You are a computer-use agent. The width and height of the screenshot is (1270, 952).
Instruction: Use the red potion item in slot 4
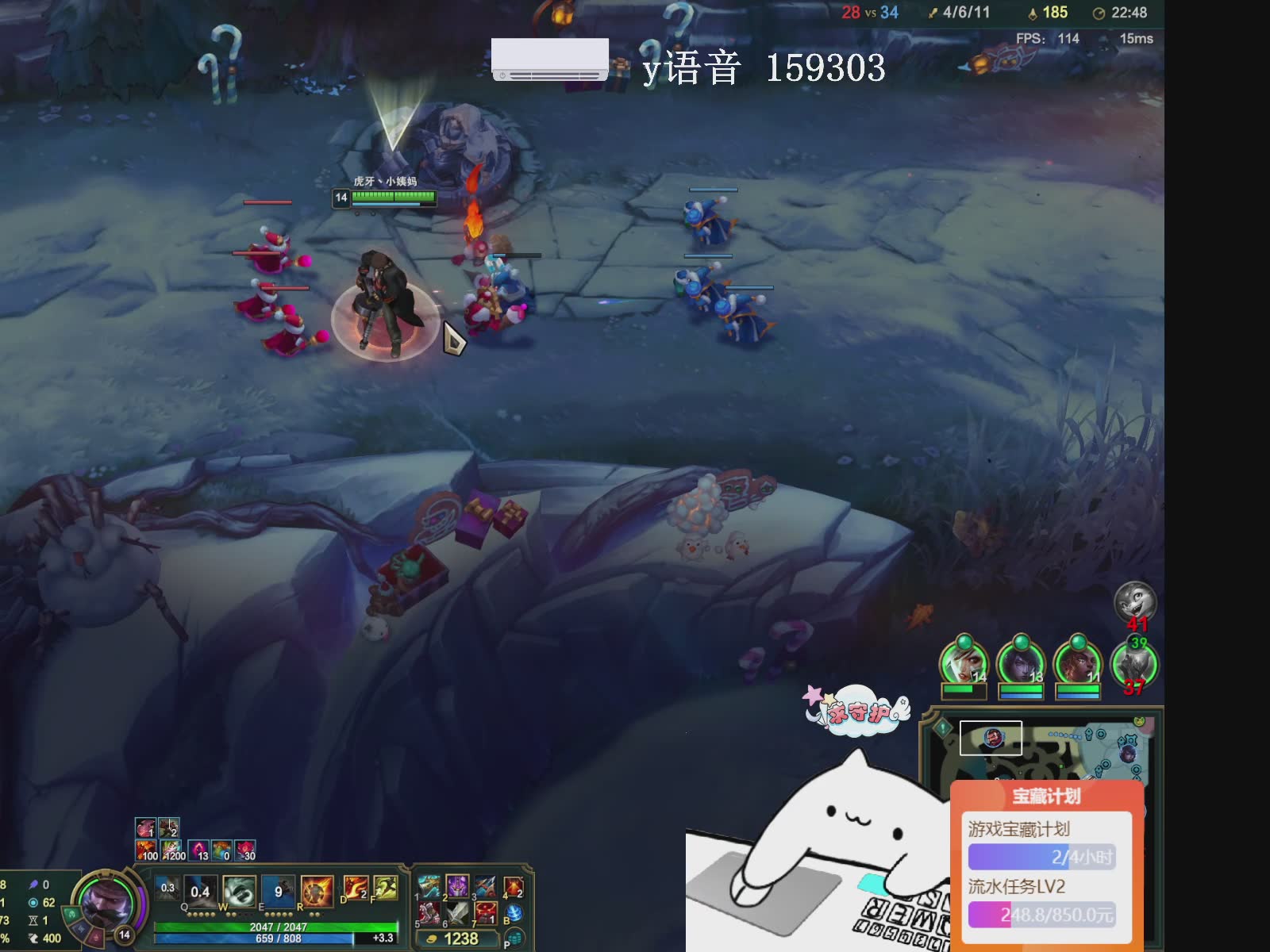pos(514,887)
